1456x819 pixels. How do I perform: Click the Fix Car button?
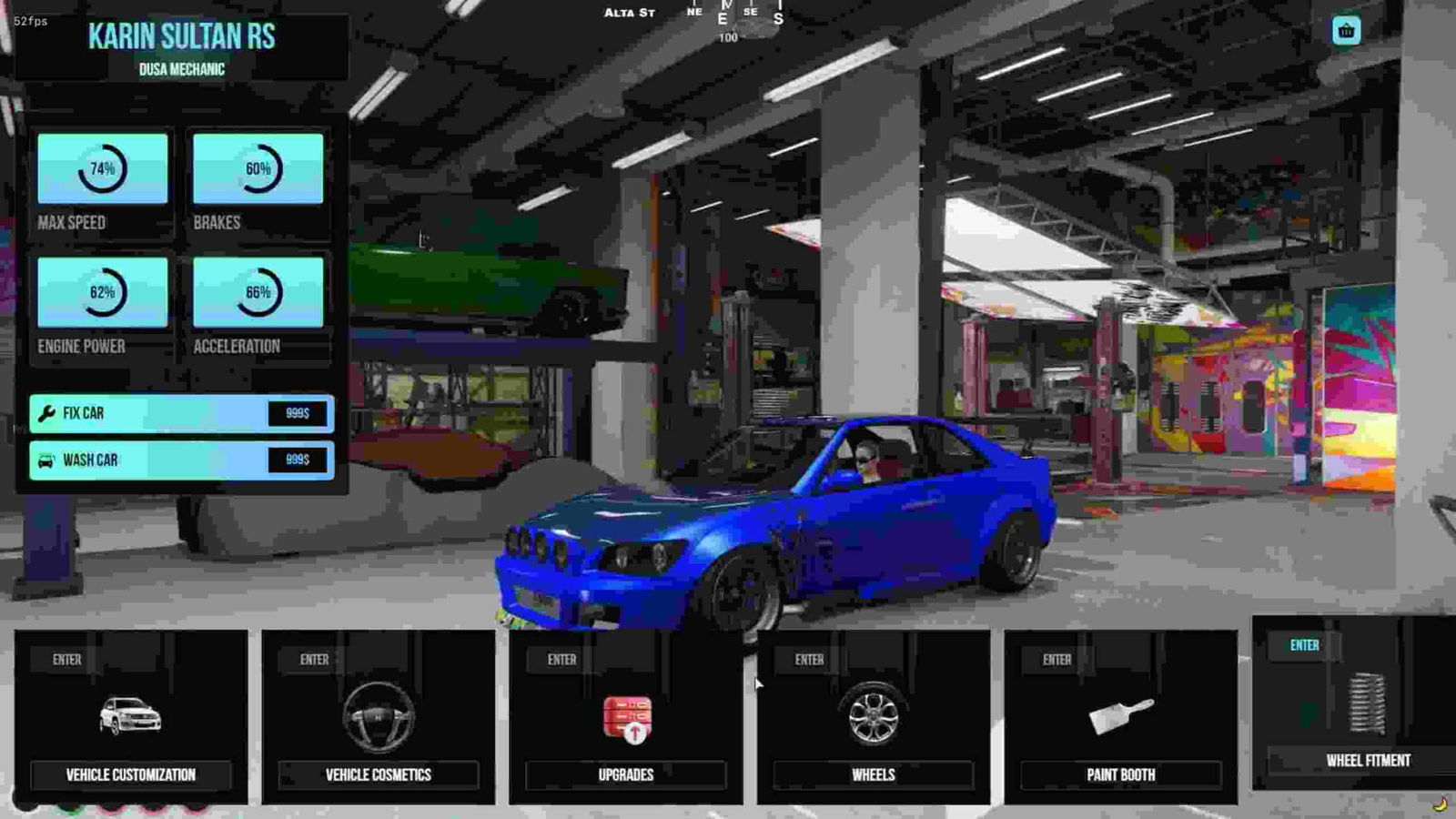point(181,413)
